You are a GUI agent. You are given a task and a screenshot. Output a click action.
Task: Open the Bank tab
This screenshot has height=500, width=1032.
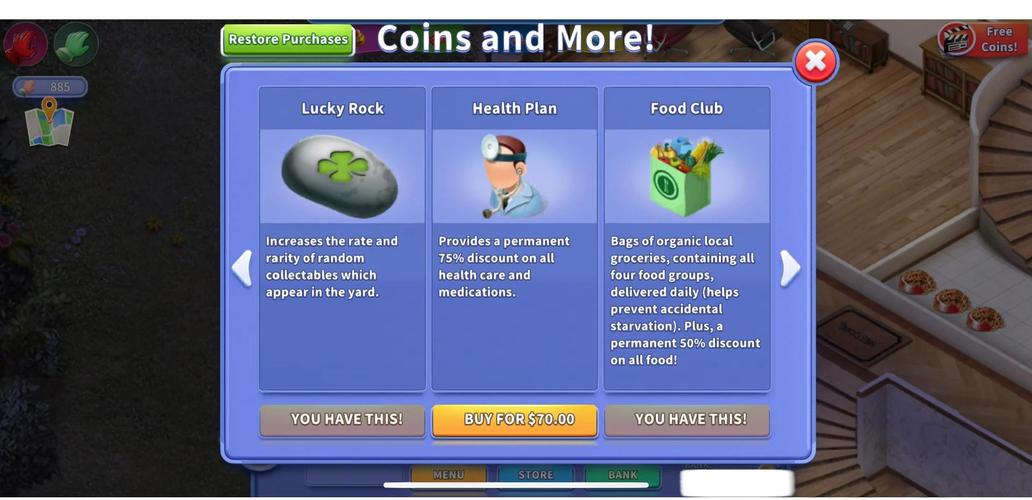point(623,475)
